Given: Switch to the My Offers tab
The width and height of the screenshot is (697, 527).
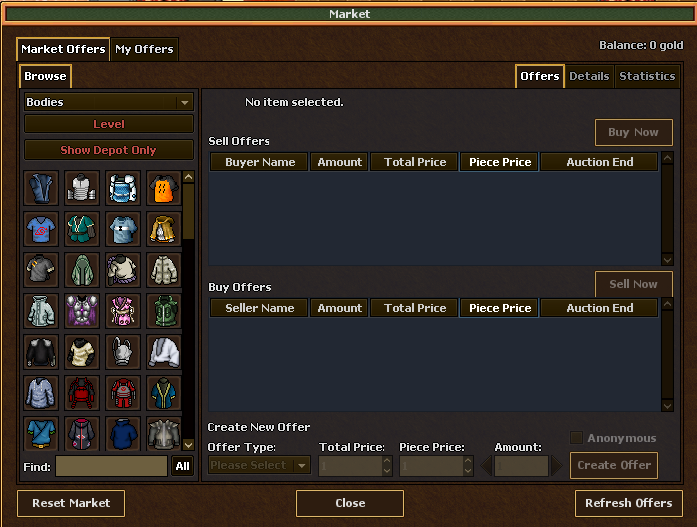Looking at the screenshot, I should pyautogui.click(x=144, y=49).
